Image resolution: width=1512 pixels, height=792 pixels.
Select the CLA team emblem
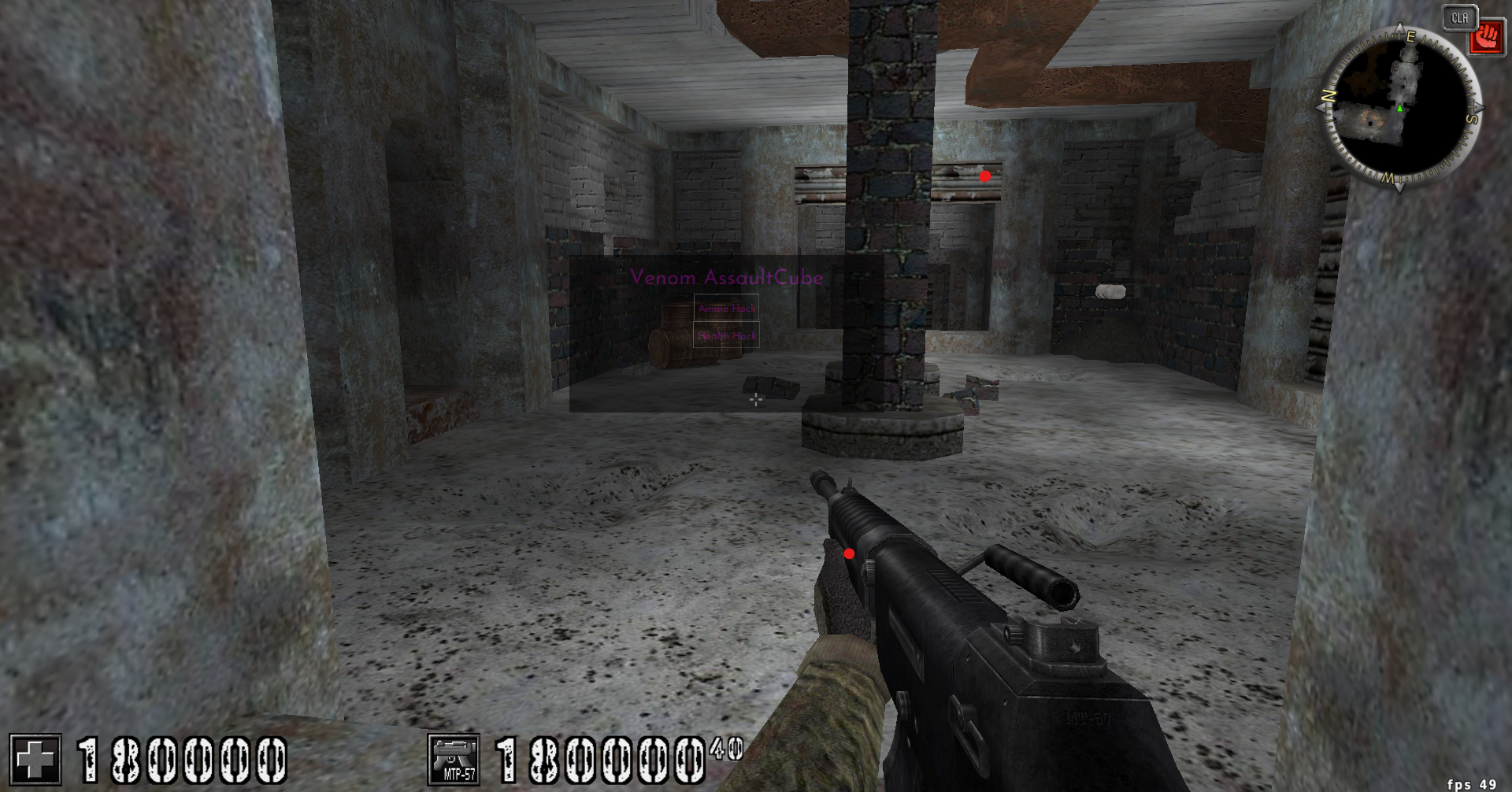click(x=1458, y=18)
